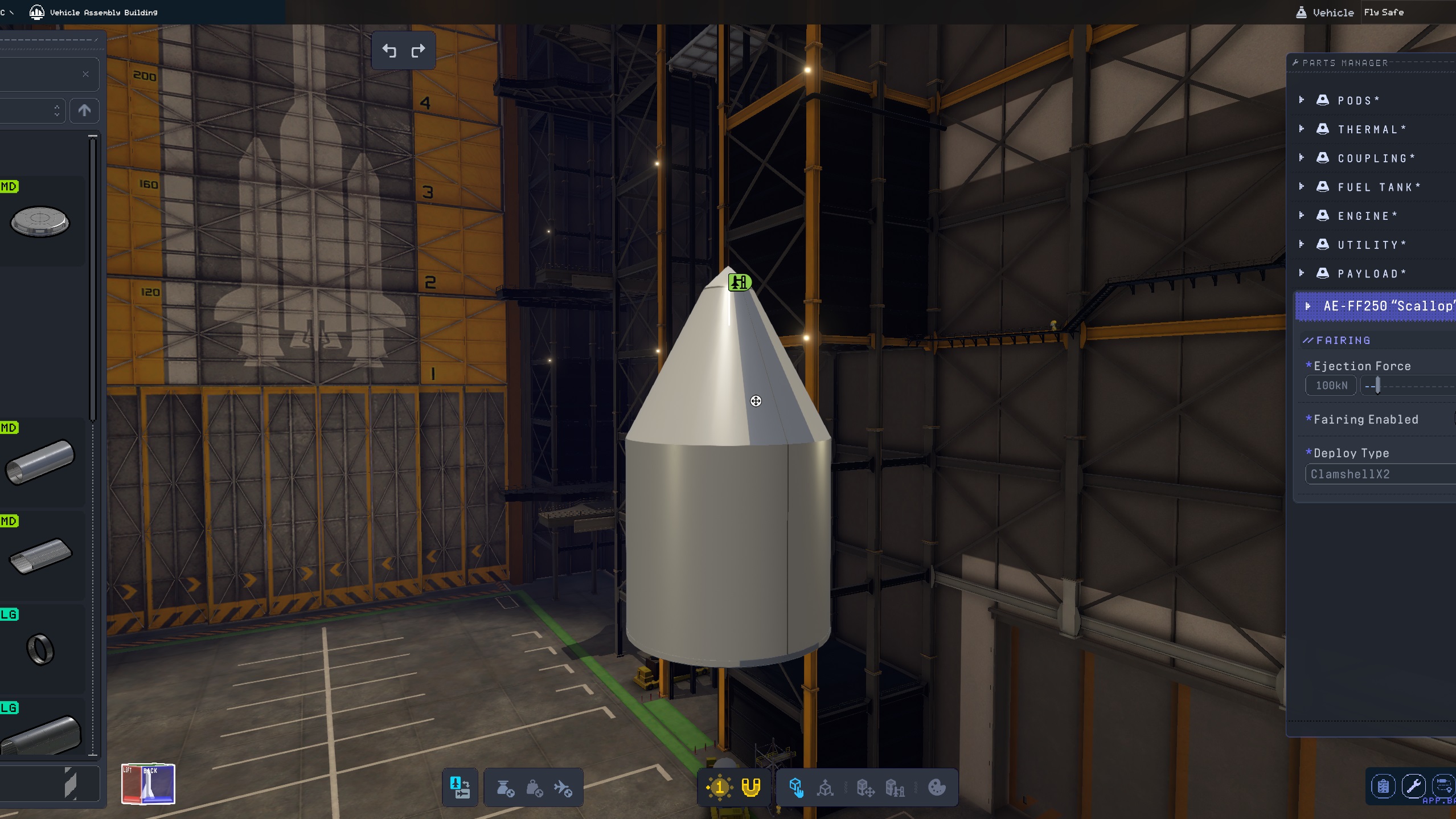This screenshot has width=1456, height=819.
Task: Switch the vehicle orientation toggle
Action: (x=460, y=788)
